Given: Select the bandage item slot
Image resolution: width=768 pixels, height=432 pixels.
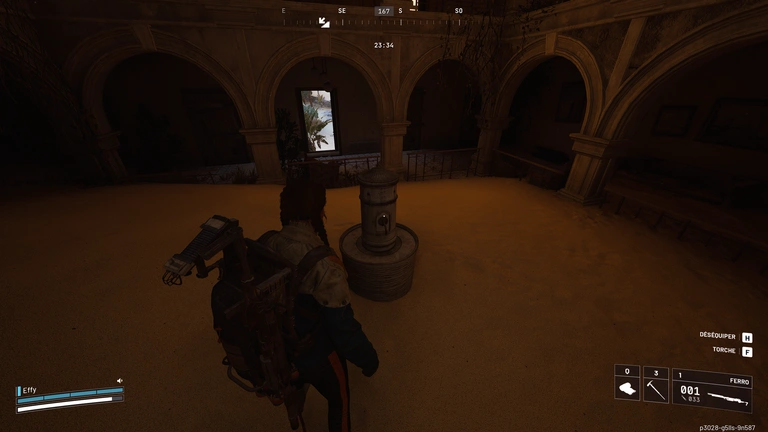Looking at the screenshot, I should coord(627,387).
